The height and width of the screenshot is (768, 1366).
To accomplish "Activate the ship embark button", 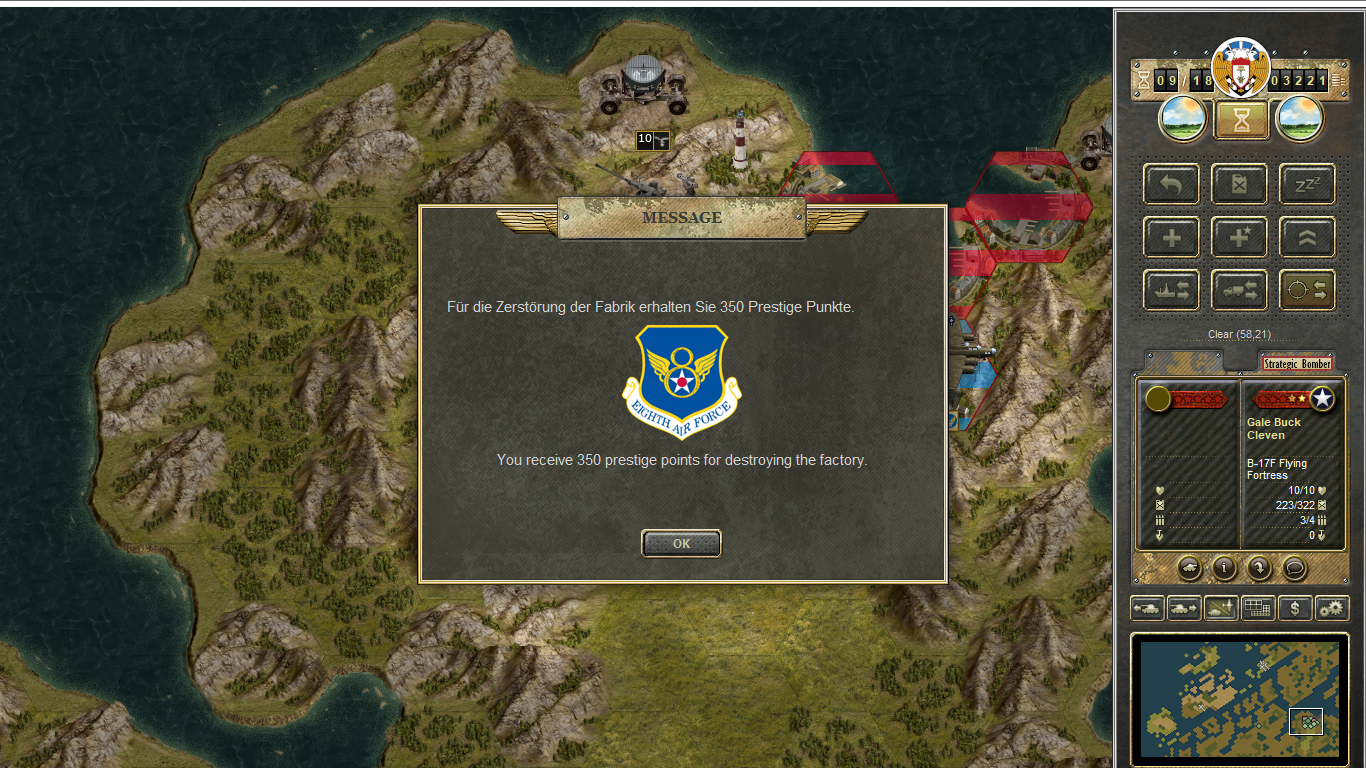I will [1171, 290].
